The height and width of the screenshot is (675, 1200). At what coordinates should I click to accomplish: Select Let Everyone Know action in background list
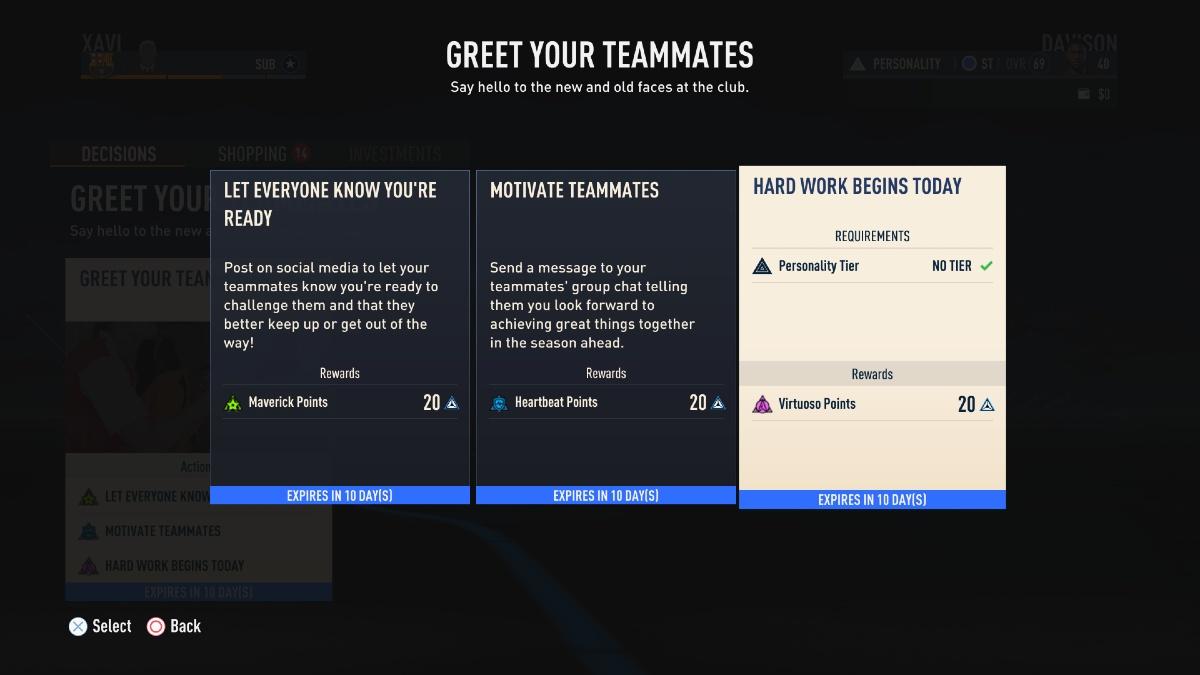coord(150,496)
